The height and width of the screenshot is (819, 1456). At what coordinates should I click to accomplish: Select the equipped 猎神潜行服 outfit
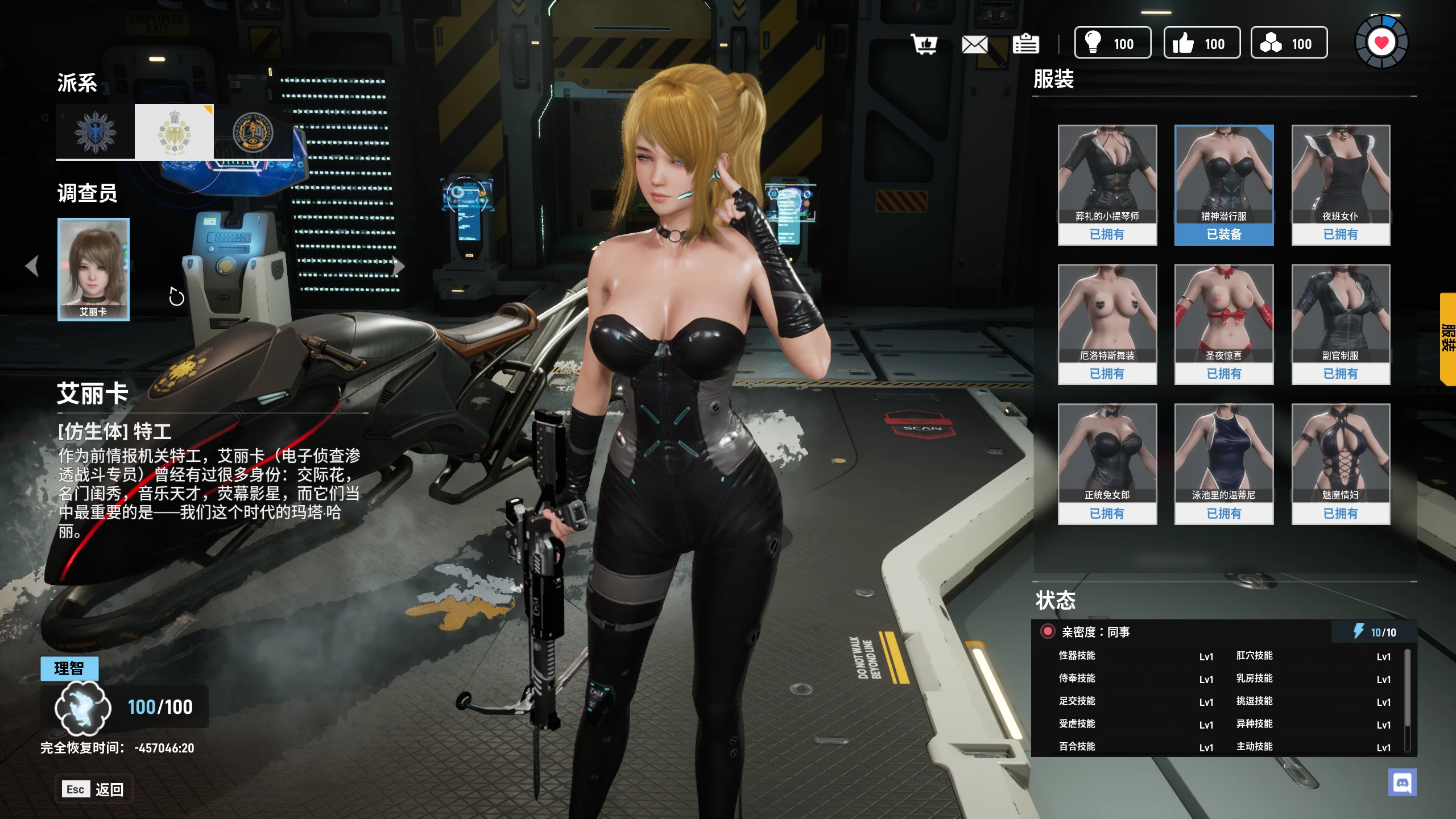pos(1224,185)
